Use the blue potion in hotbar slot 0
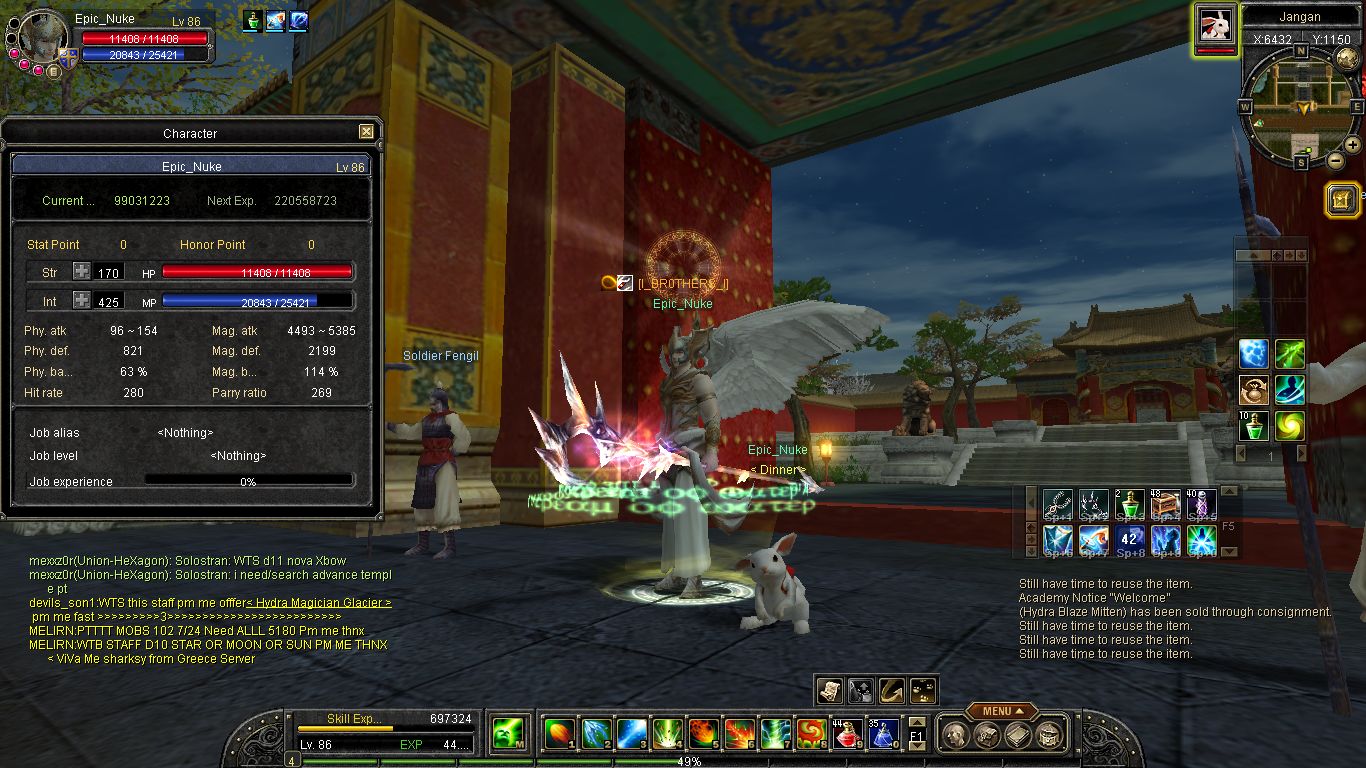This screenshot has height=768, width=1366. tap(882, 735)
